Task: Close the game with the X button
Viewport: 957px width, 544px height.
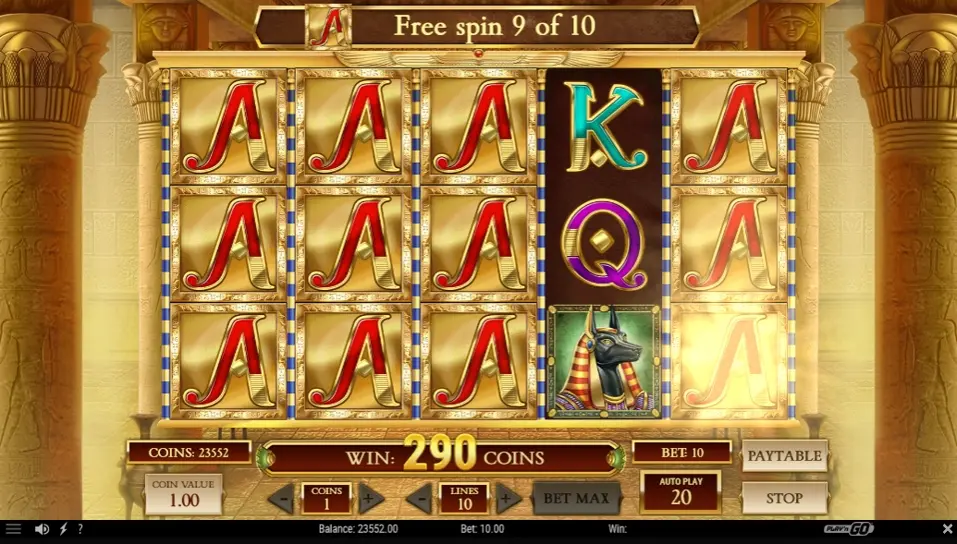Action: click(947, 529)
